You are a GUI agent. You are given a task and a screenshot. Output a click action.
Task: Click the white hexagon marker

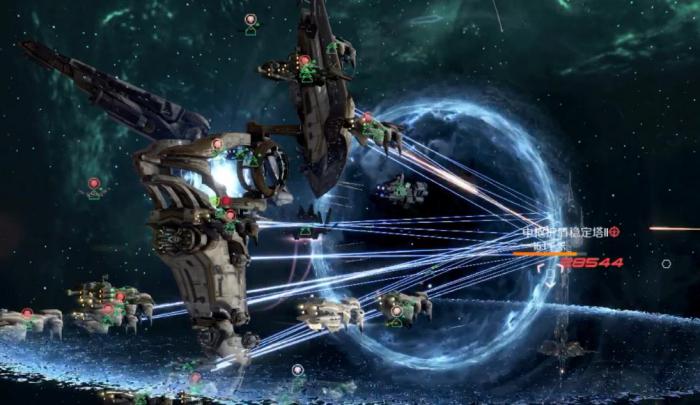(667, 264)
